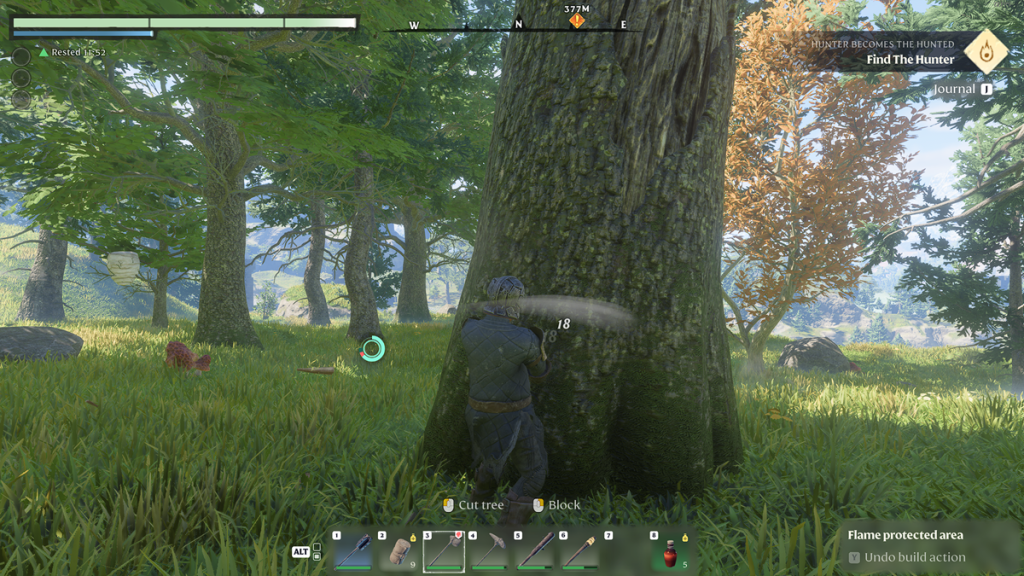The image size is (1024, 576).
Task: Equip the pickaxe in hotbar slot 4
Action: (x=488, y=551)
